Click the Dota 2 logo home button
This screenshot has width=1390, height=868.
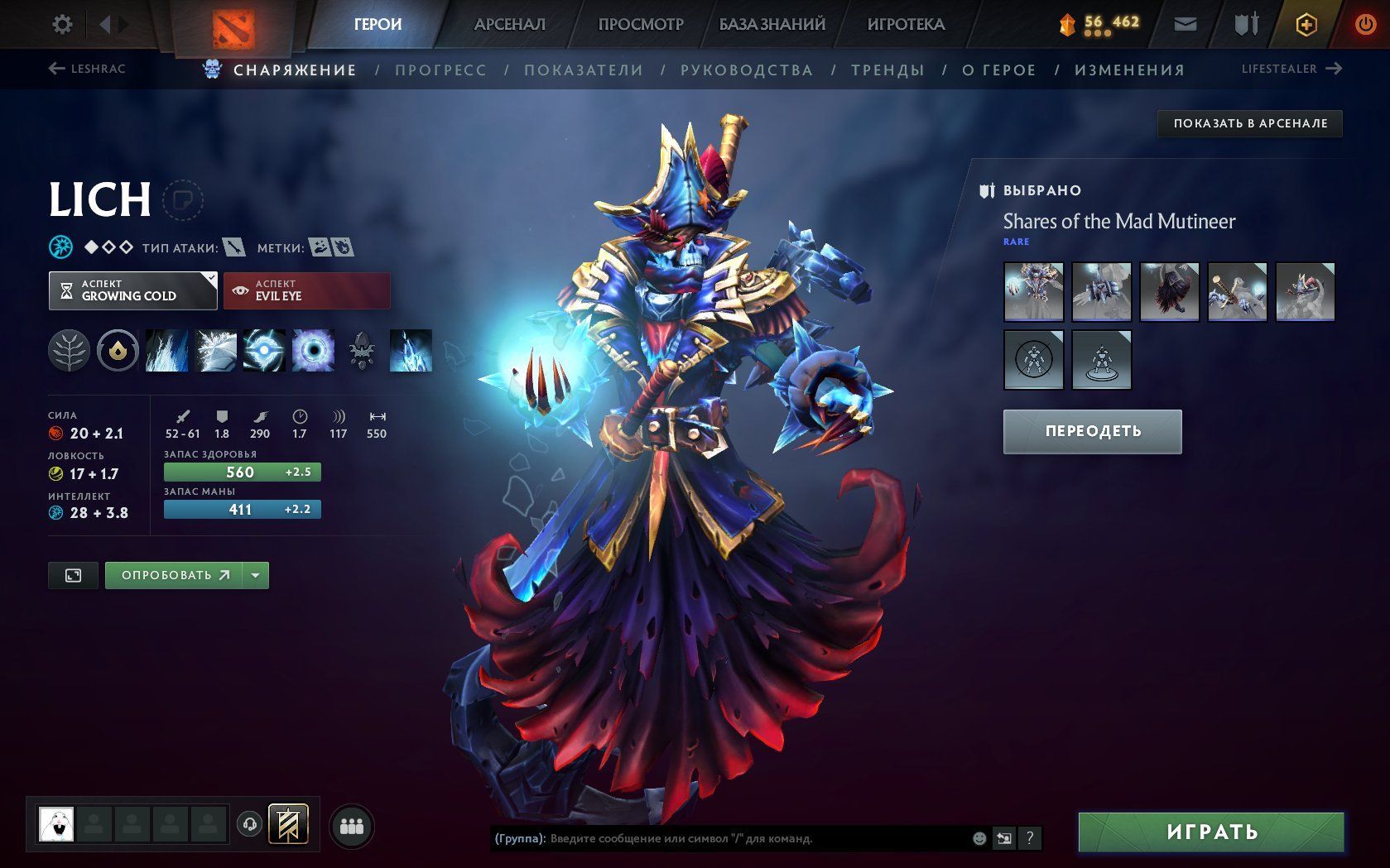233,28
